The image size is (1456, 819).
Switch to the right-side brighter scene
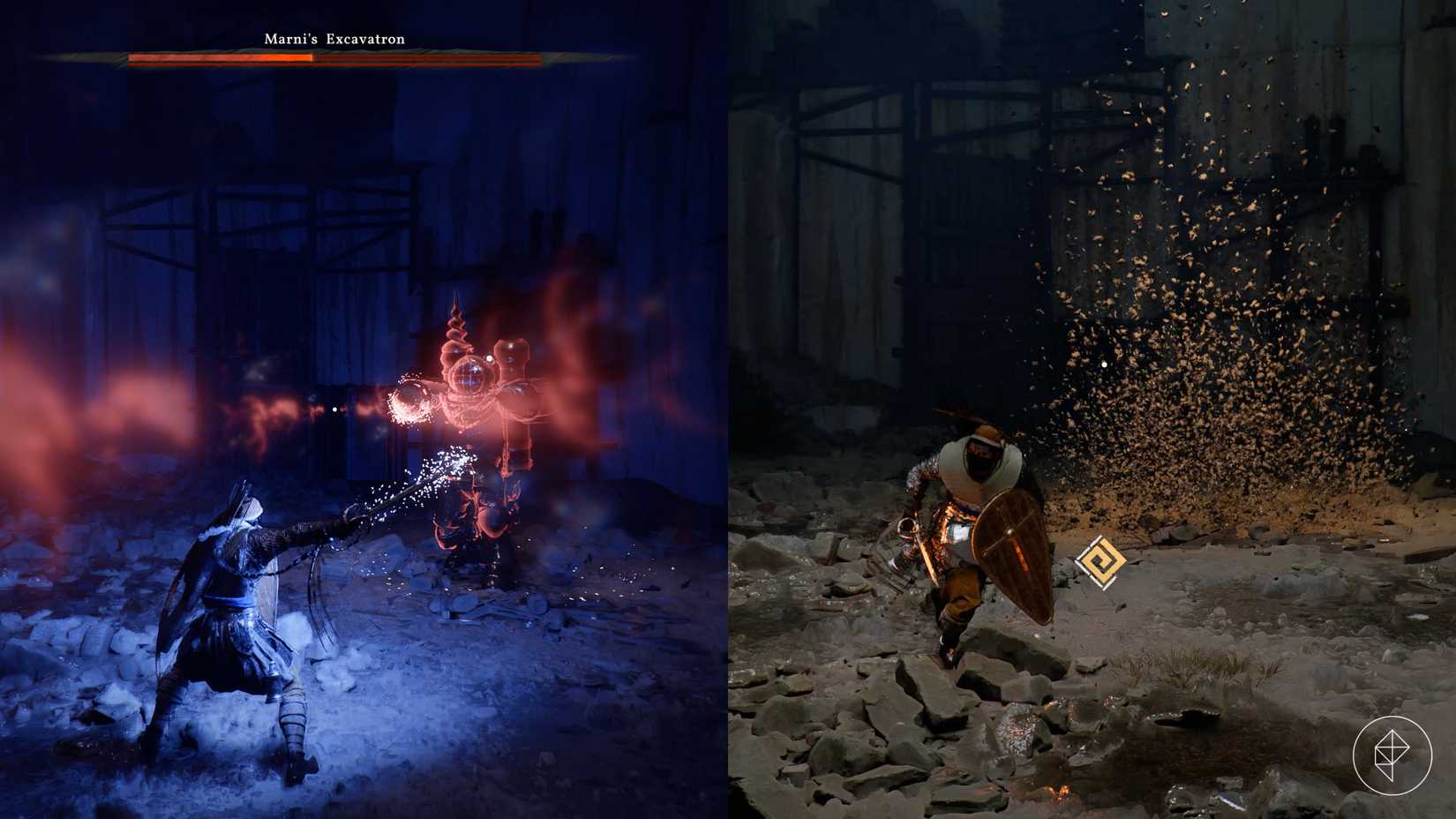pyautogui.click(x=1094, y=409)
